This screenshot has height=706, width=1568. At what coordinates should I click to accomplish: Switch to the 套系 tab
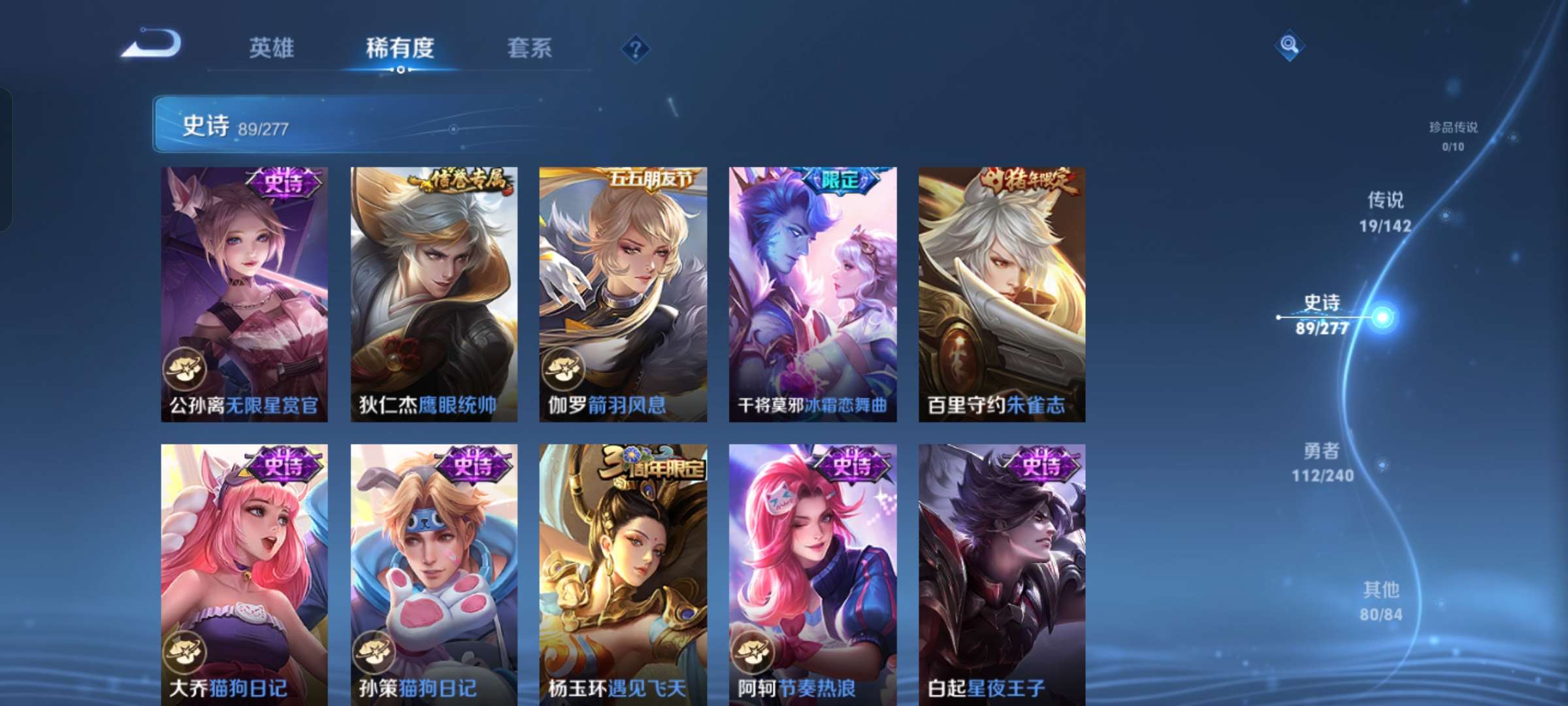pos(530,48)
